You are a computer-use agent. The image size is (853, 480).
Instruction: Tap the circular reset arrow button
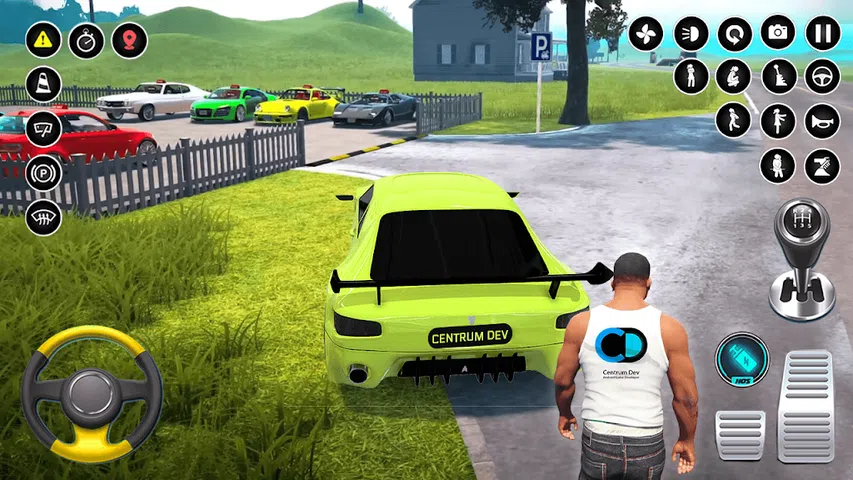click(734, 34)
